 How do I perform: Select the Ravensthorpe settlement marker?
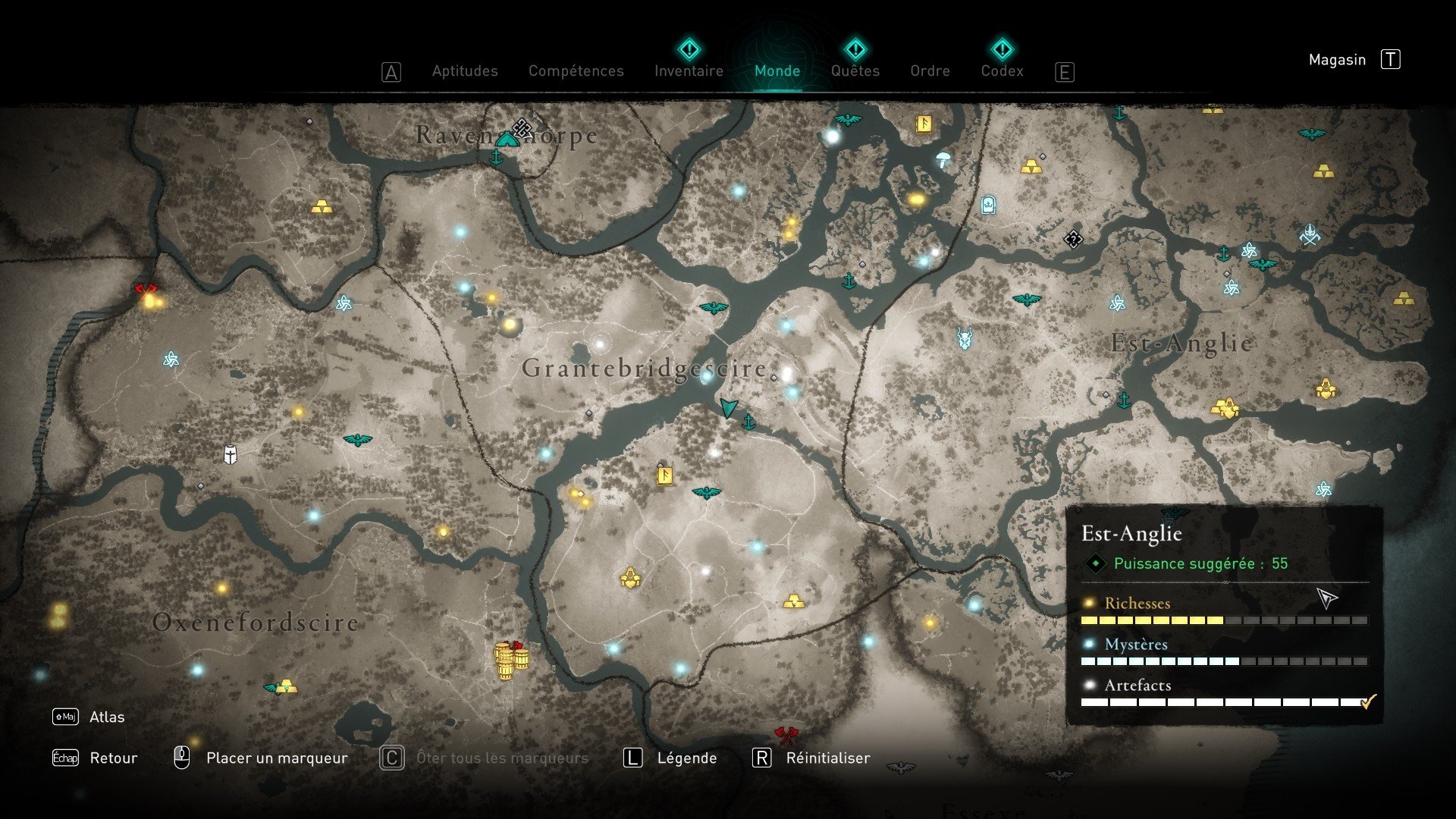[507, 139]
